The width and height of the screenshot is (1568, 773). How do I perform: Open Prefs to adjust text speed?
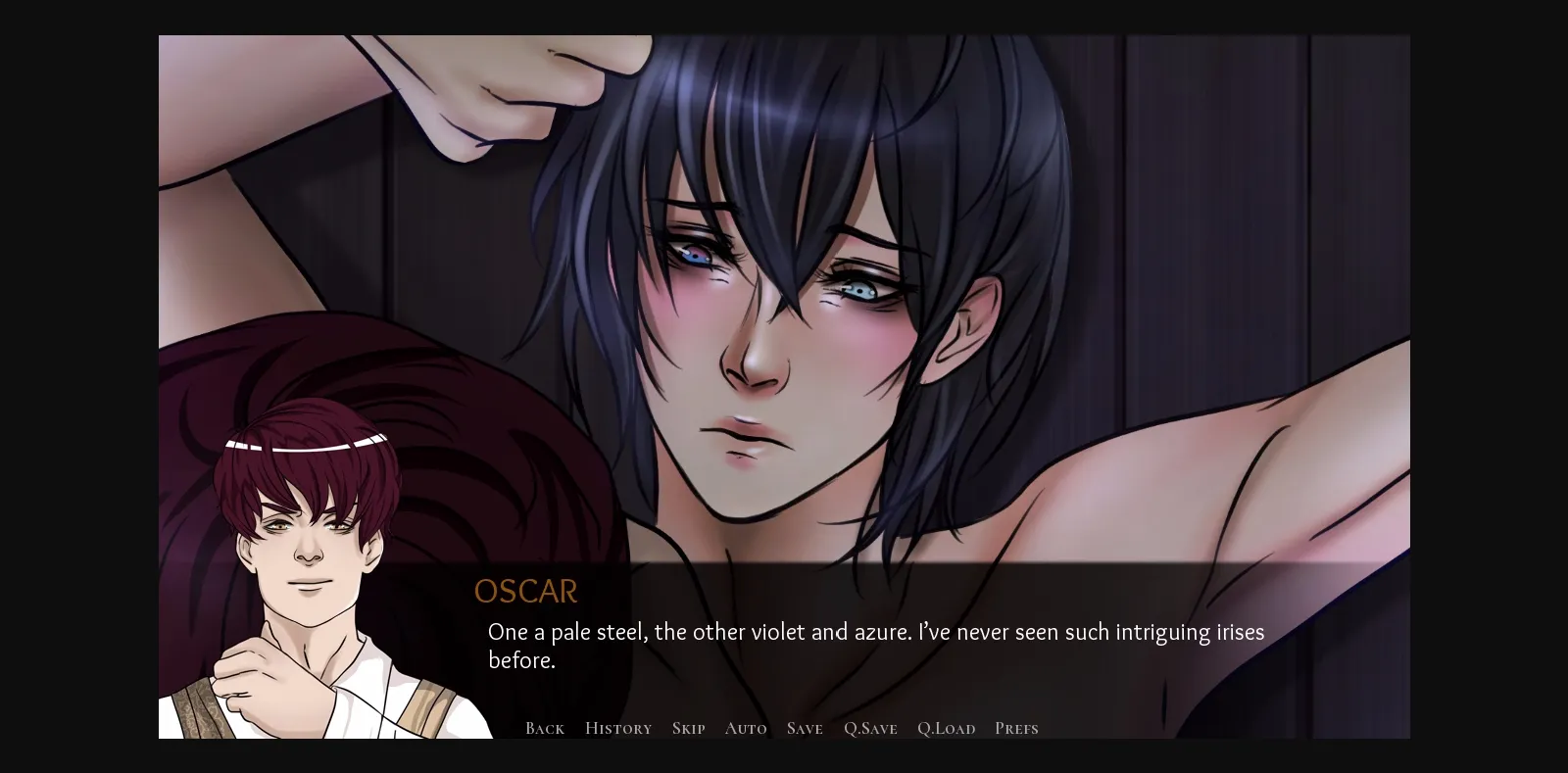click(1016, 728)
